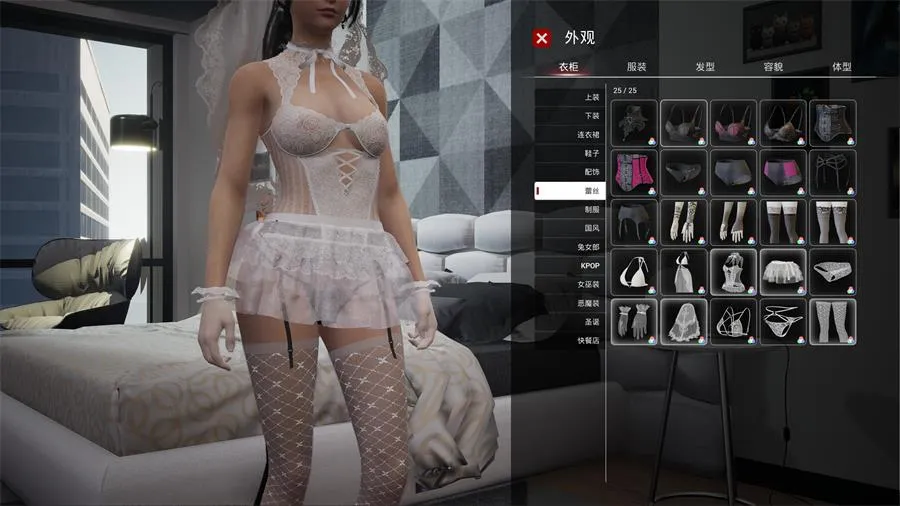Choose the 下装 bottoms category
The height and width of the screenshot is (506, 900).
(x=591, y=116)
